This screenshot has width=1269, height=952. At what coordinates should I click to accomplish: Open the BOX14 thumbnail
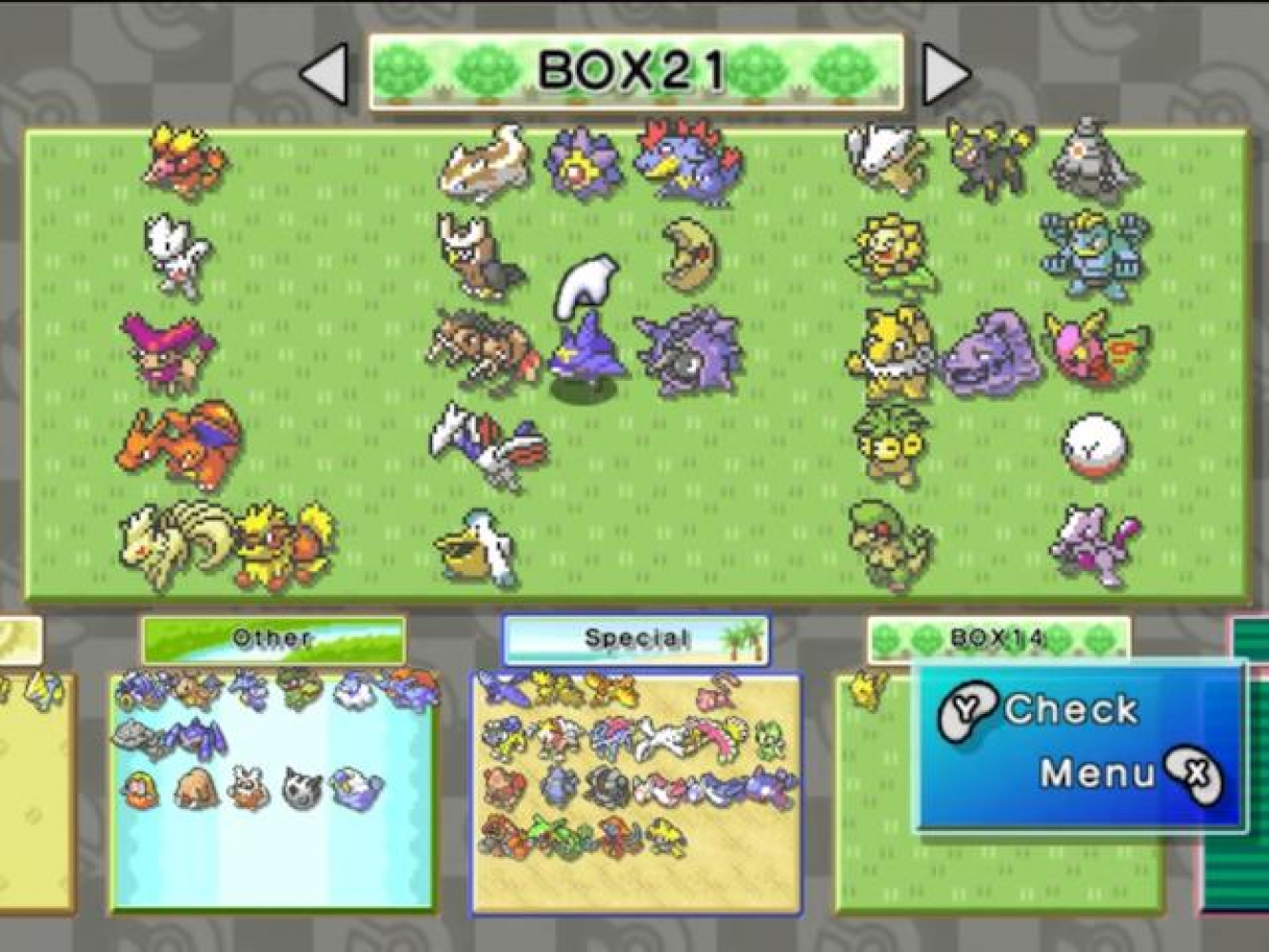click(998, 640)
